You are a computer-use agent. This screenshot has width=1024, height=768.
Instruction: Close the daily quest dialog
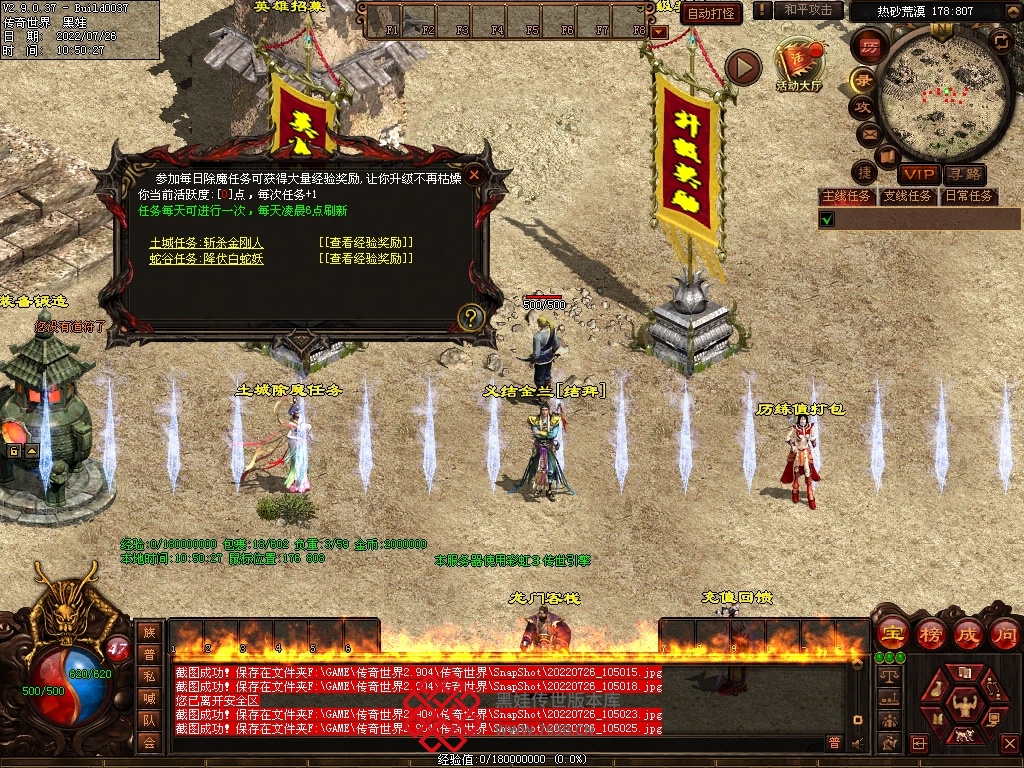[475, 174]
